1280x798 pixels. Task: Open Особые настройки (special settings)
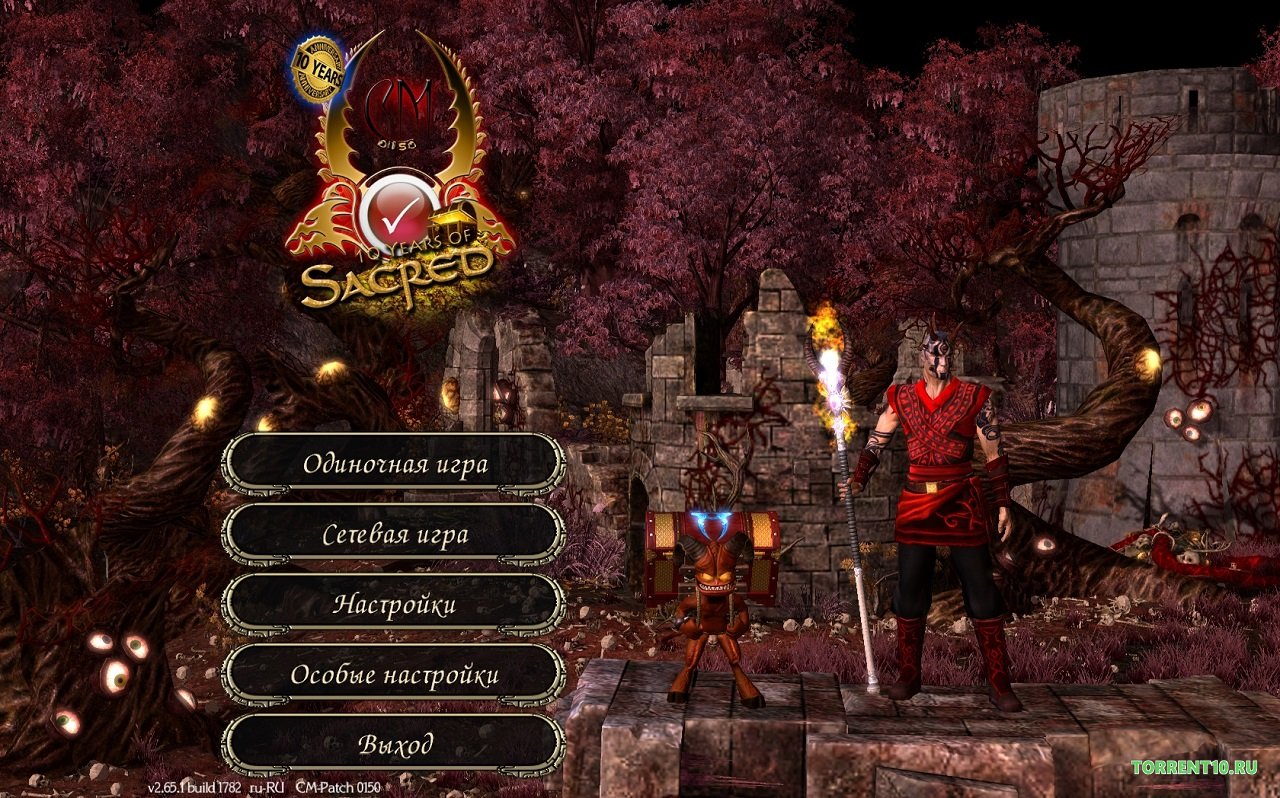coord(394,675)
